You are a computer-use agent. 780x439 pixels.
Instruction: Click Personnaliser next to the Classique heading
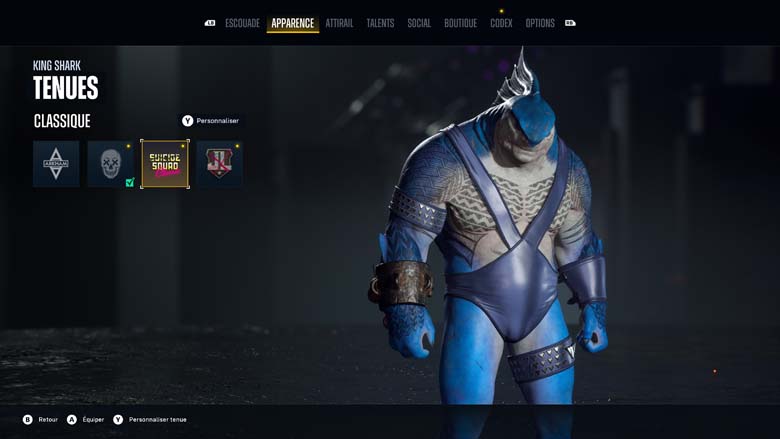[211, 121]
